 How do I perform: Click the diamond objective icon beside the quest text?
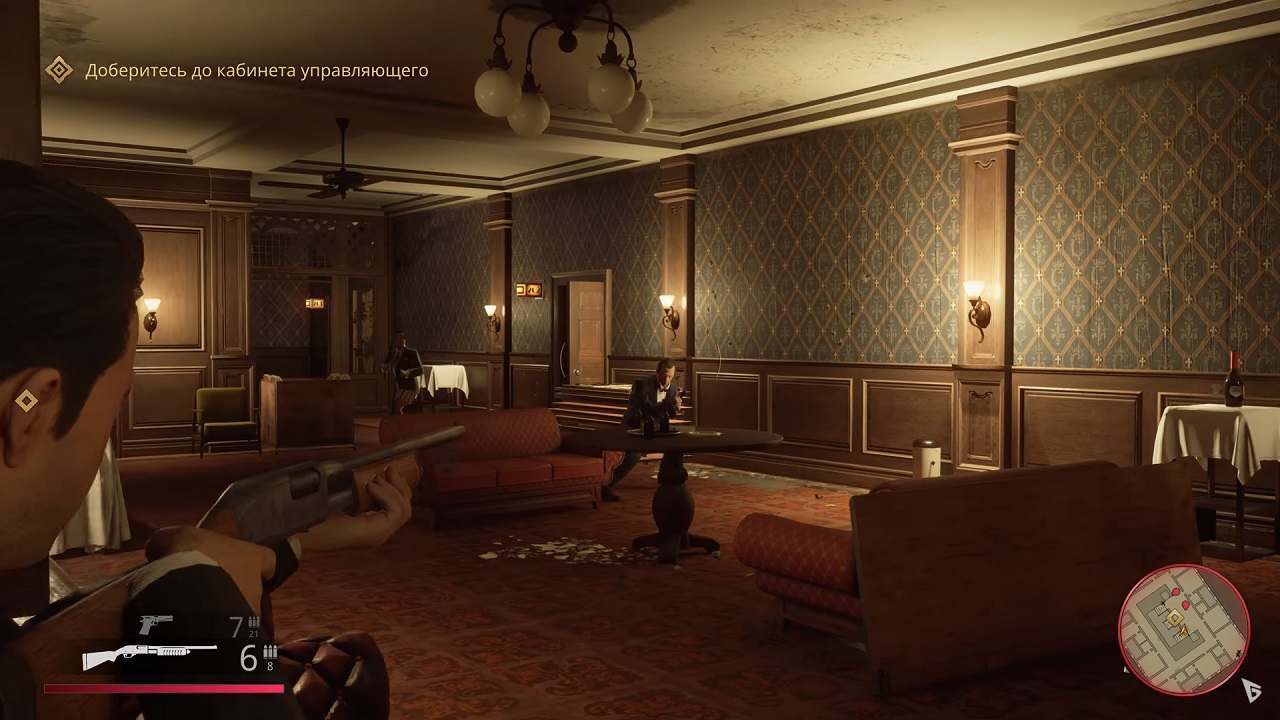[x=59, y=70]
